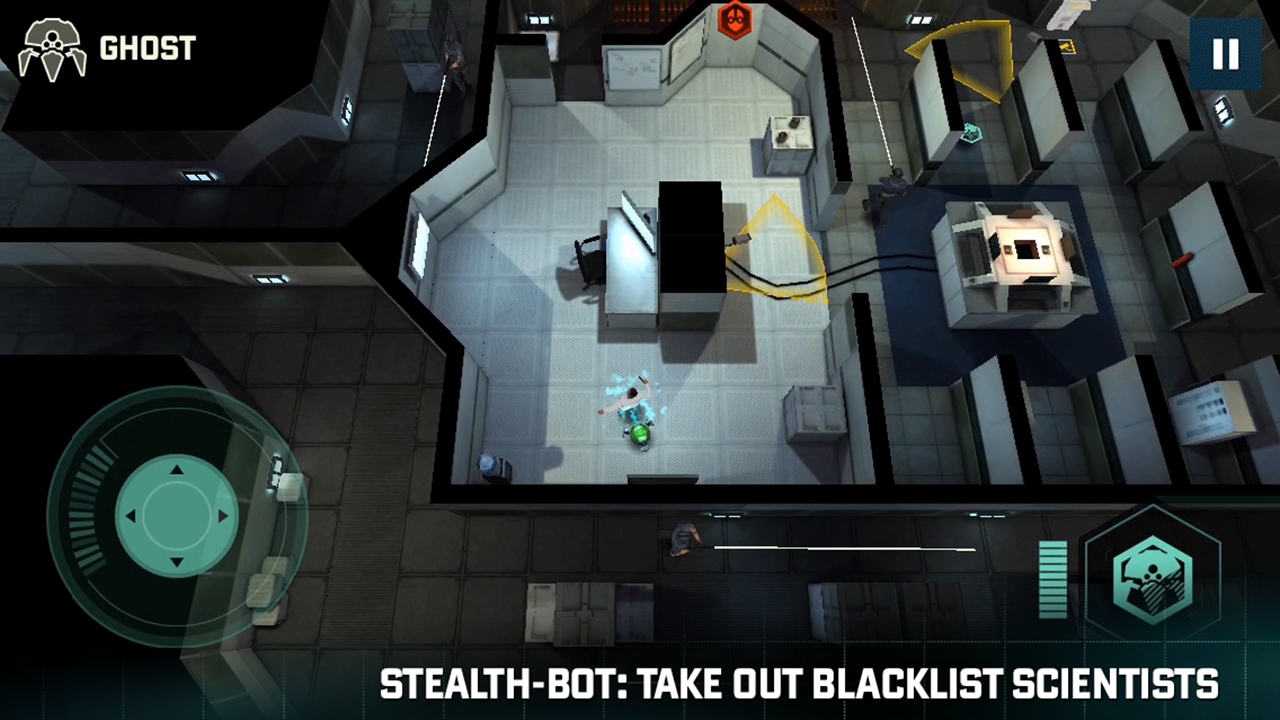Tap the center of the movement joystick

tap(176, 515)
